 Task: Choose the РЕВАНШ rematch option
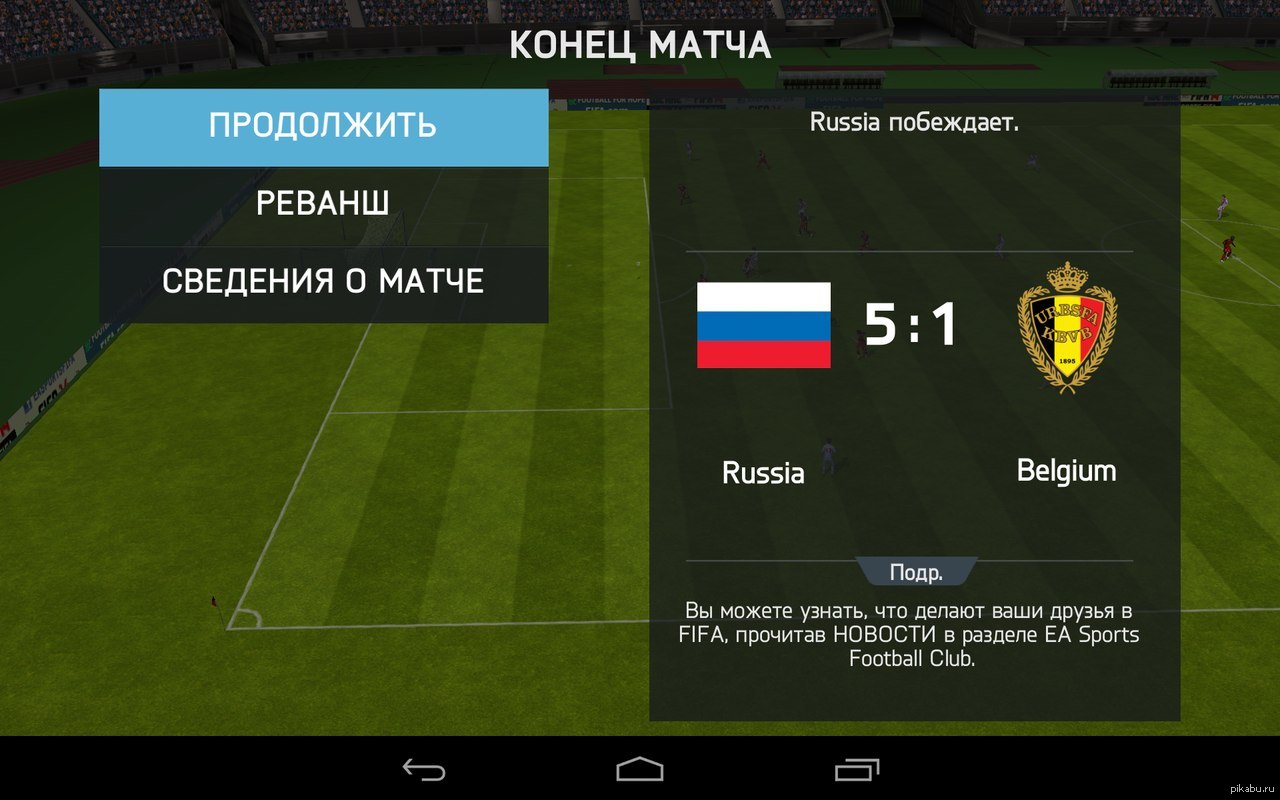coord(323,205)
